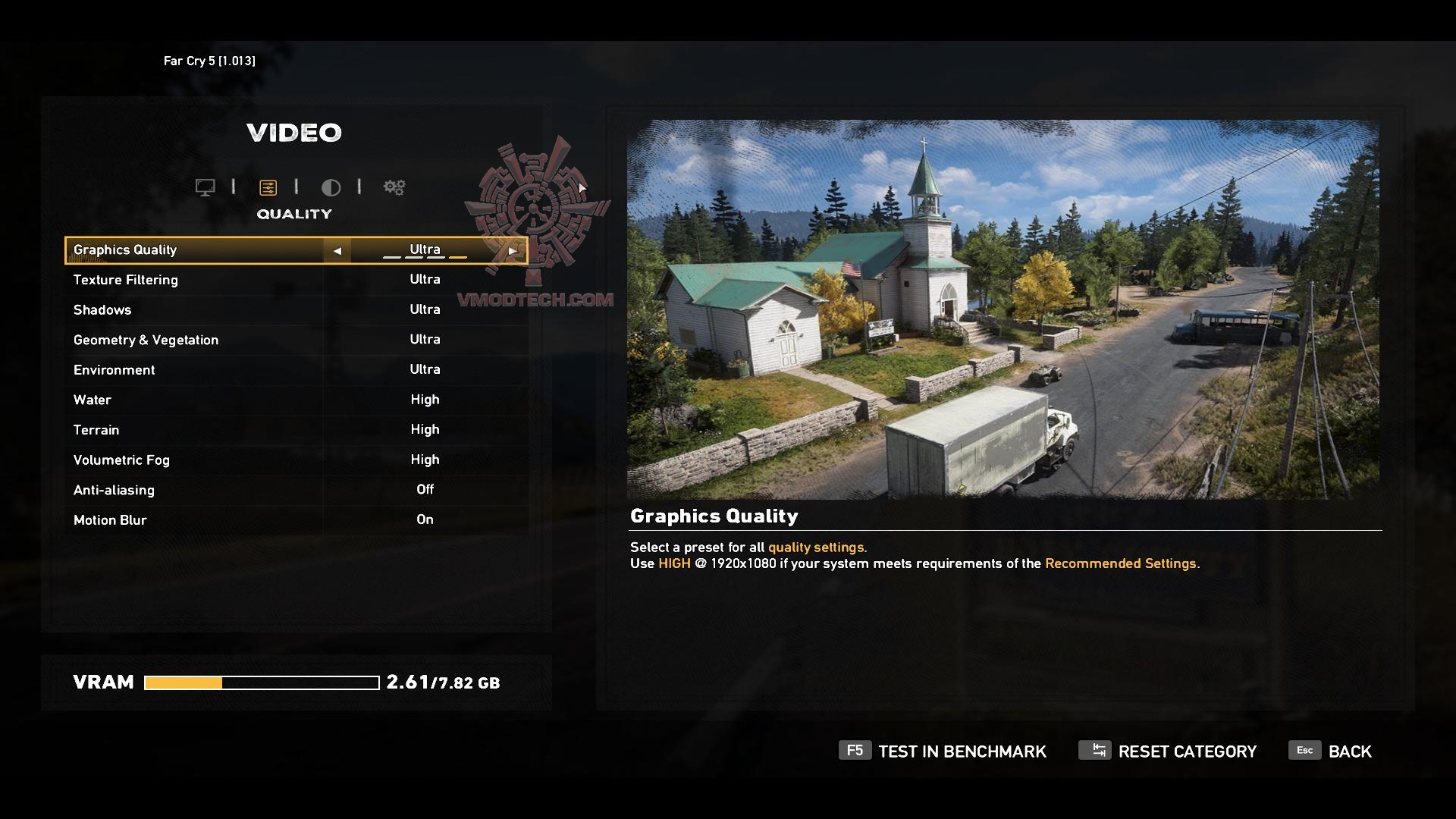Screen dimensions: 1456x819
Task: Switch to the gears advanced settings tab
Action: click(394, 187)
